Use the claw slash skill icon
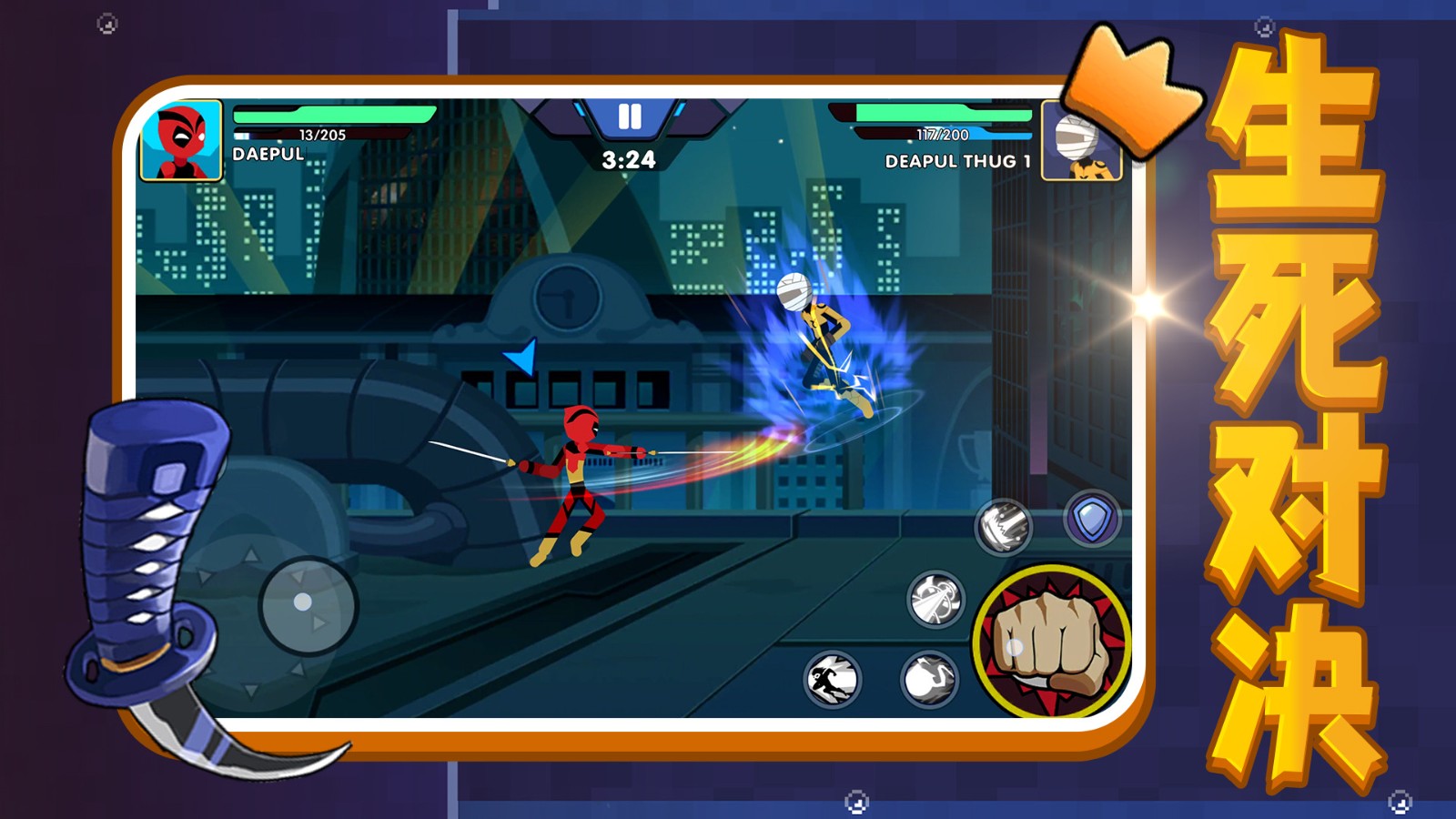Viewport: 1456px width, 819px height. (x=1003, y=526)
